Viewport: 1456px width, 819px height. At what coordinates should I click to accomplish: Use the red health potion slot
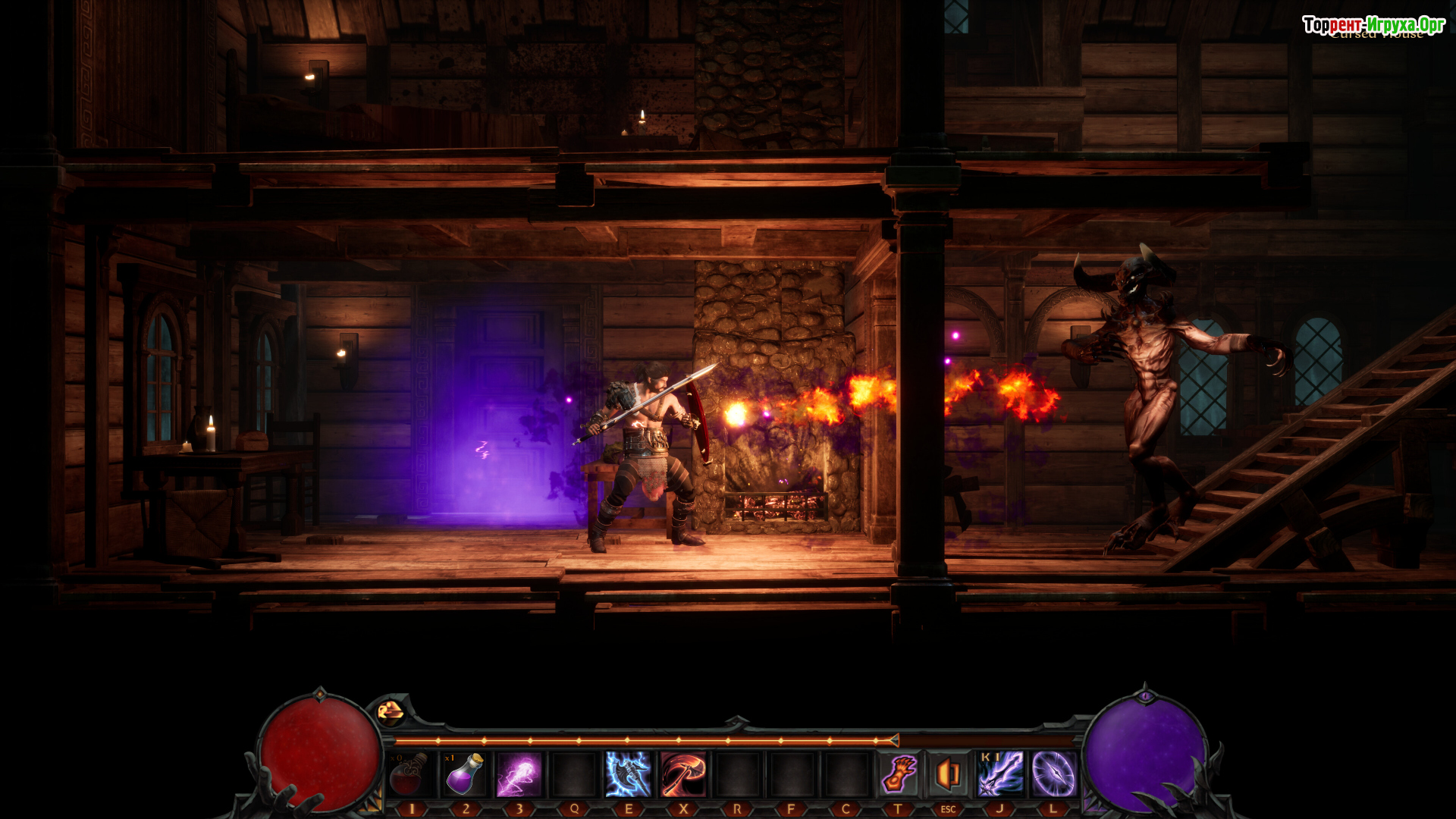[410, 774]
